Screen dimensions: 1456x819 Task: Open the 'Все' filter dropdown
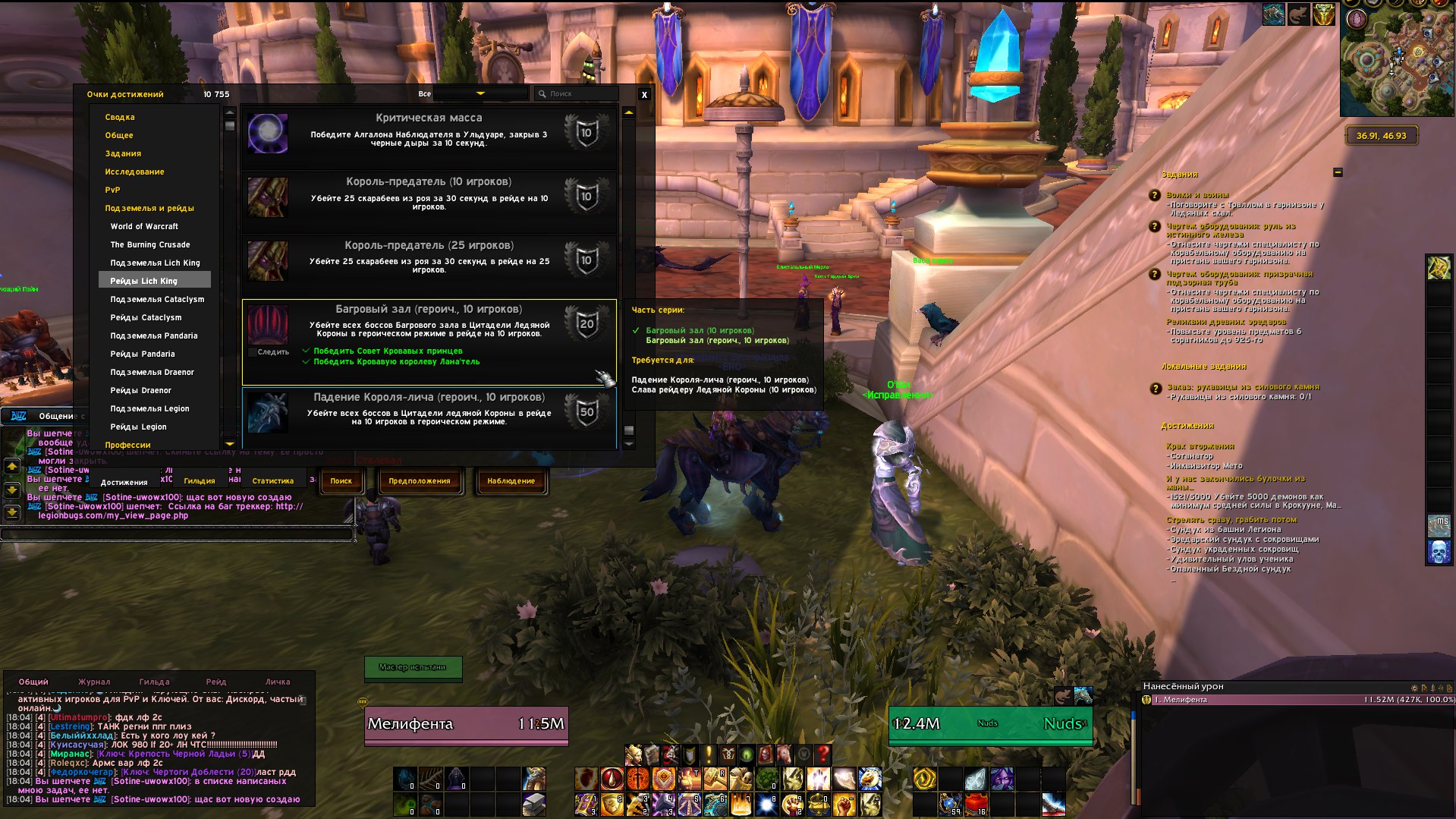click(480, 93)
